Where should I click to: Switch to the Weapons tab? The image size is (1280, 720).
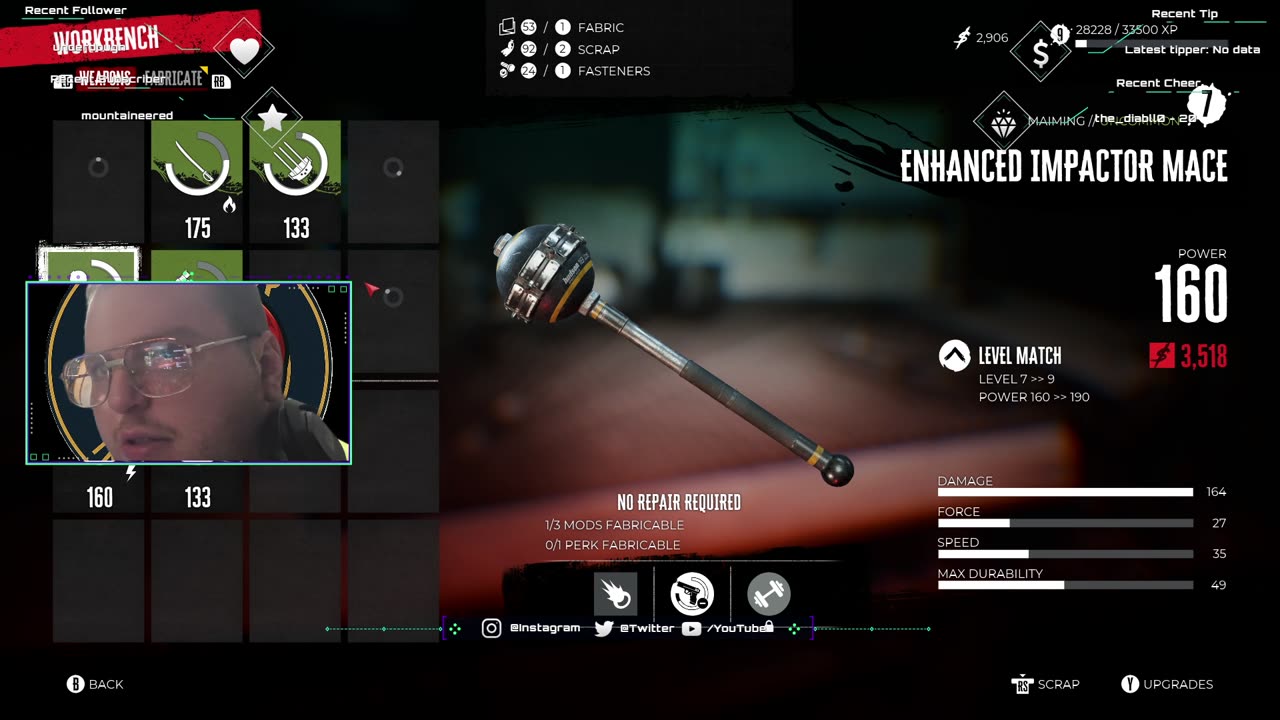pyautogui.click(x=104, y=78)
